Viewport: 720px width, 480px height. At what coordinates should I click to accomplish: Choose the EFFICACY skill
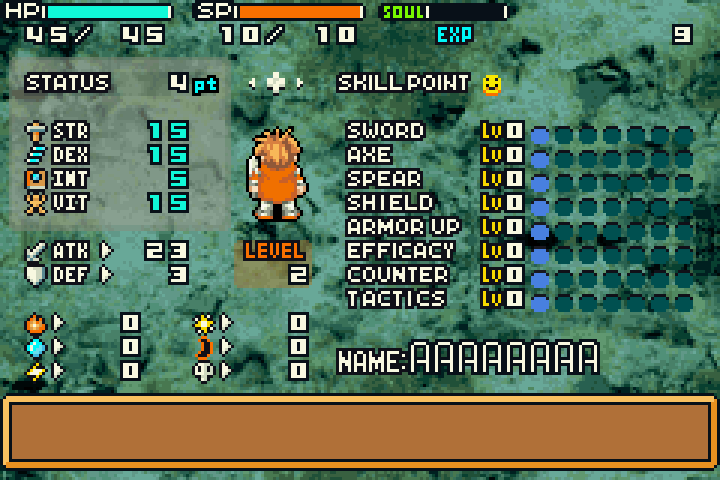(x=400, y=251)
